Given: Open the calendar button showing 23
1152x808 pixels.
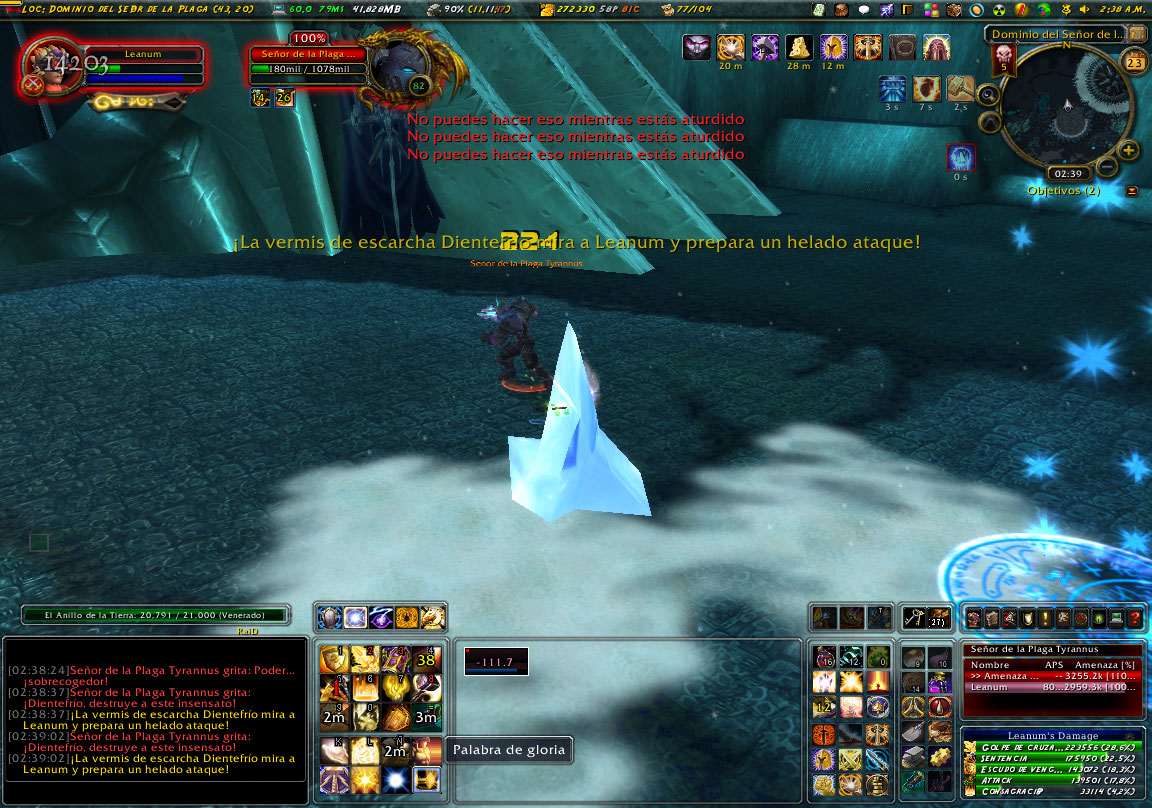Looking at the screenshot, I should pos(1134,63).
